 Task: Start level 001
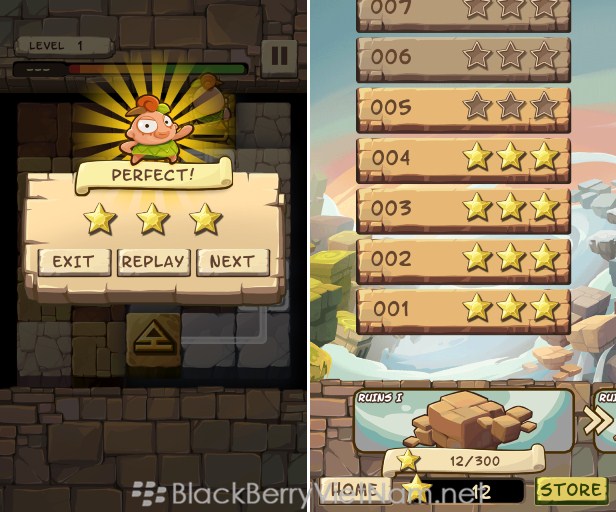coord(463,309)
